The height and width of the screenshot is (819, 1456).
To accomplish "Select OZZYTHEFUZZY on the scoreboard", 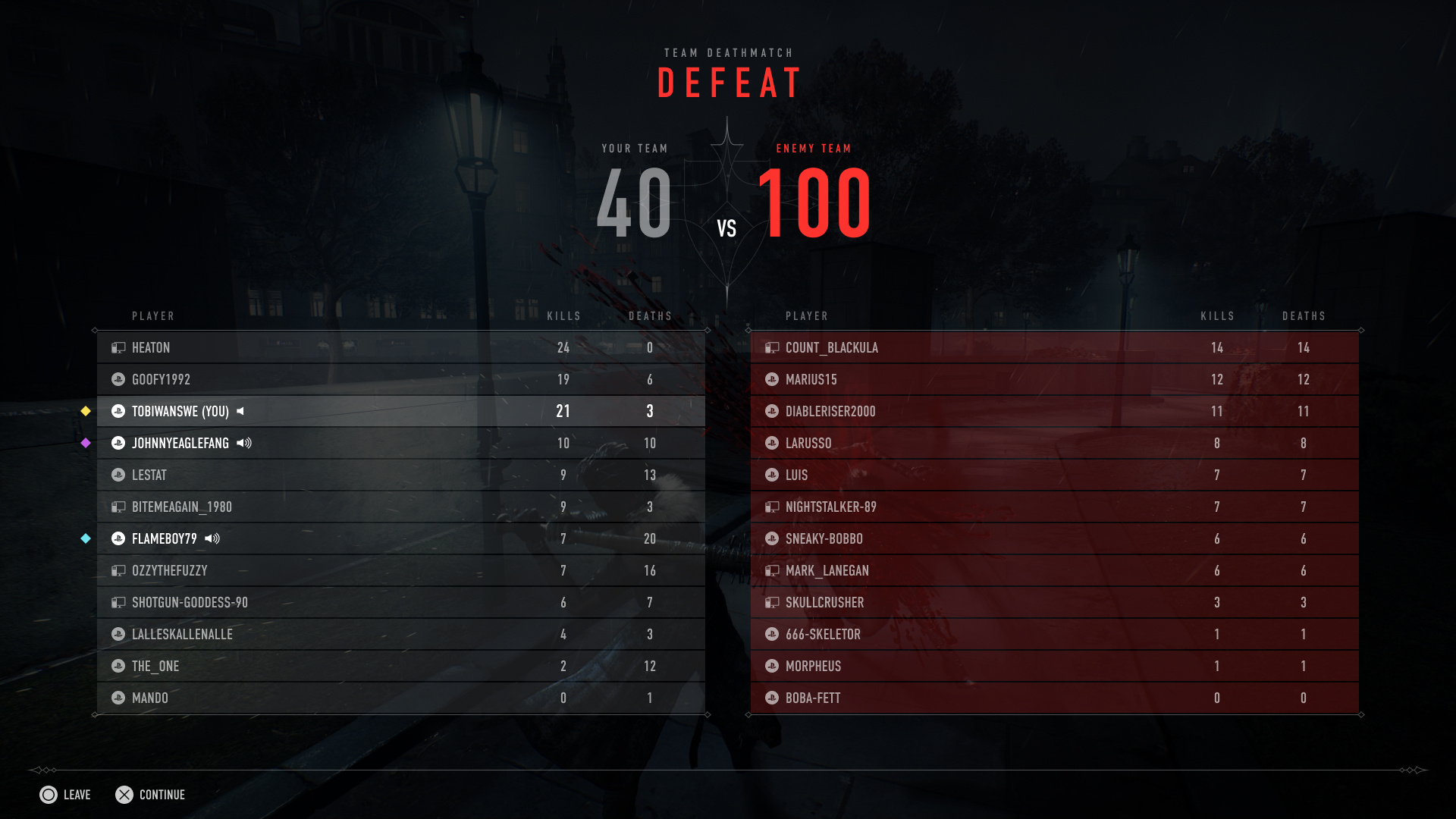I will coord(400,571).
